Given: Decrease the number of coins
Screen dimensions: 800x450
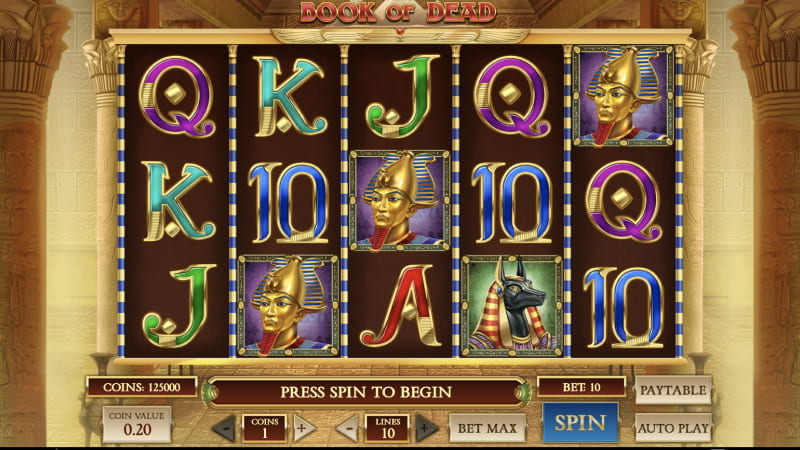Looking at the screenshot, I should pos(225,428).
